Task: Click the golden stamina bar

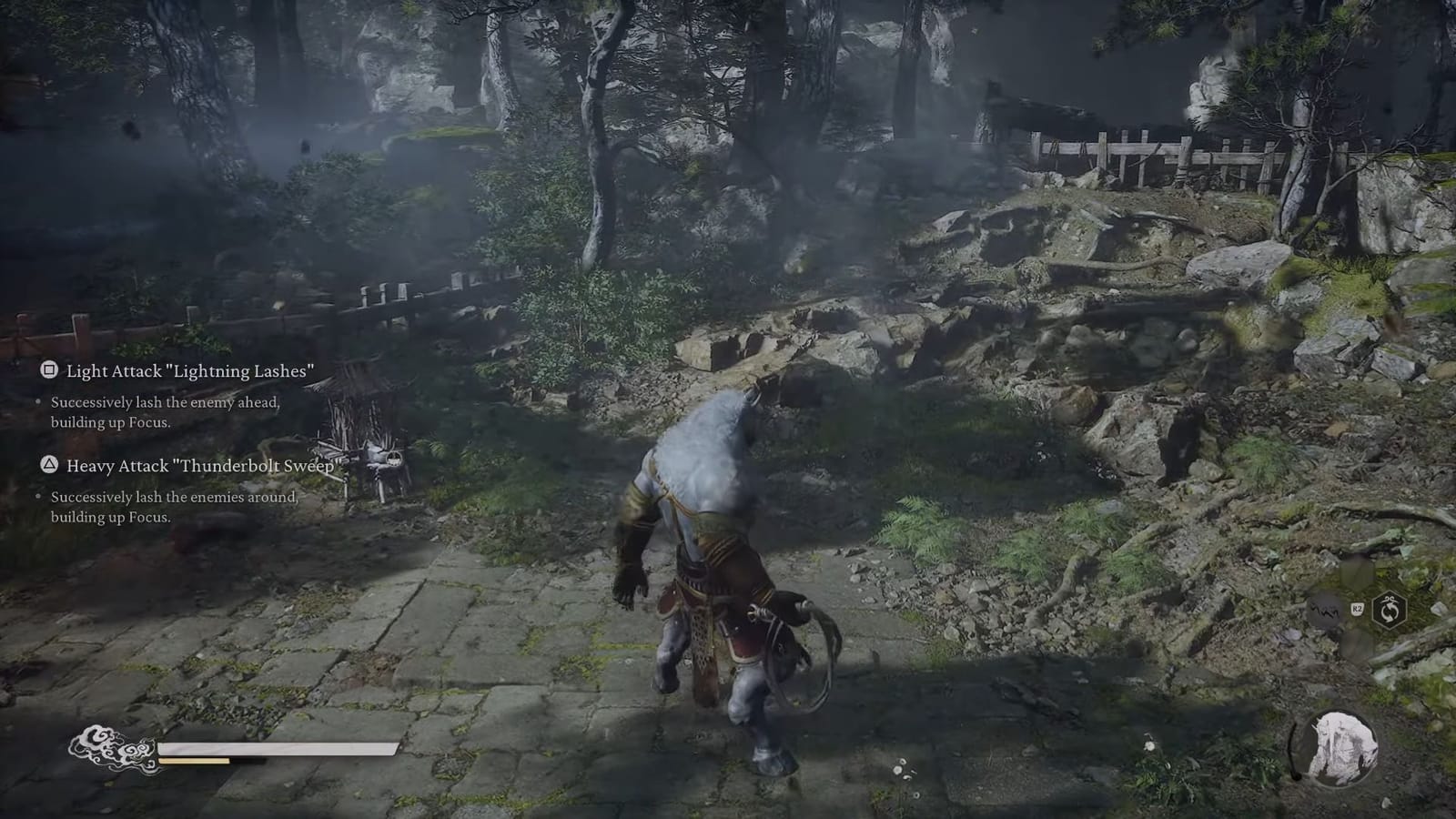Action: 194,762
